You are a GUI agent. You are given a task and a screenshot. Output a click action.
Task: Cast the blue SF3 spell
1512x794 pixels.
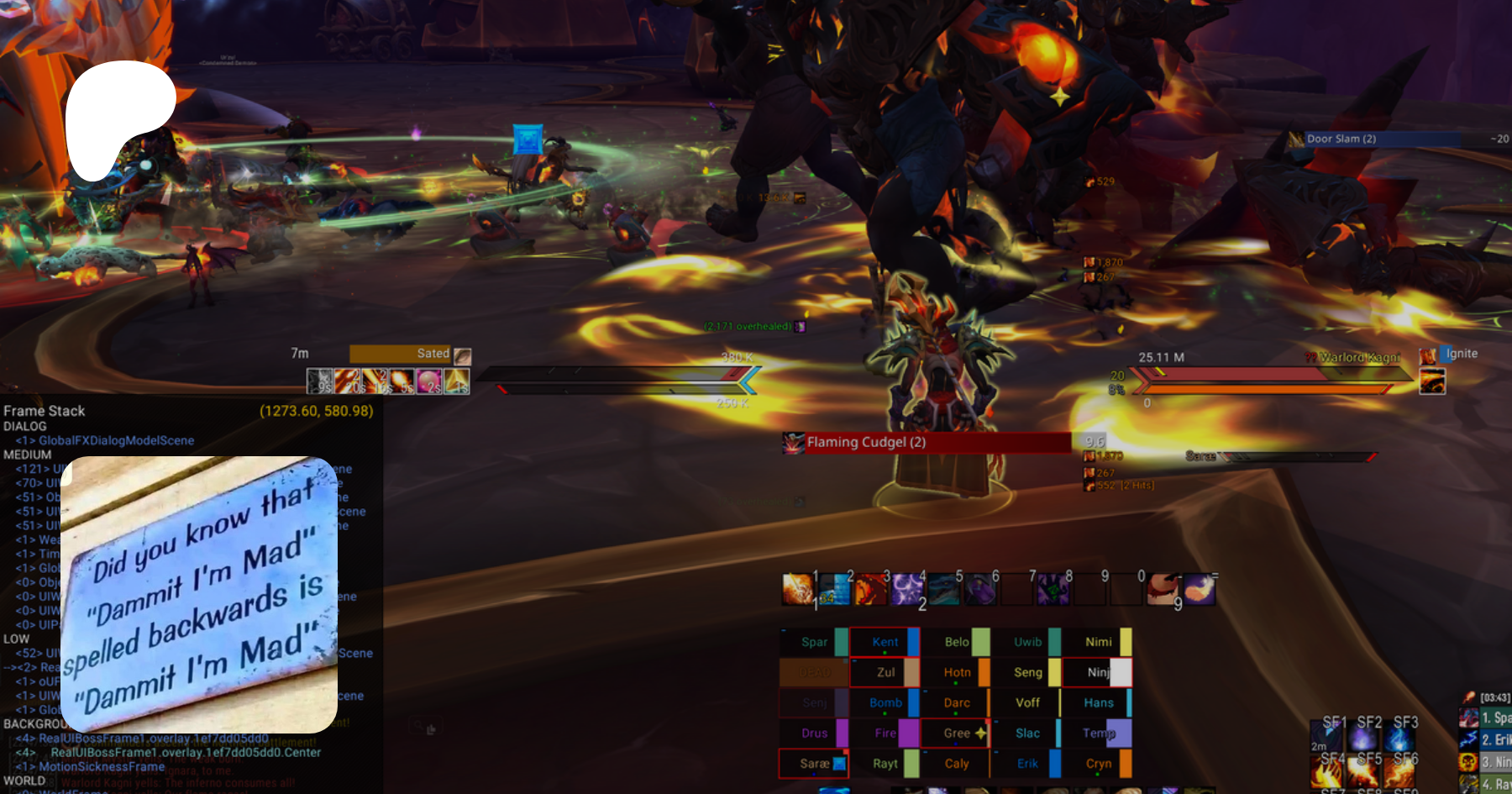pos(1399,739)
